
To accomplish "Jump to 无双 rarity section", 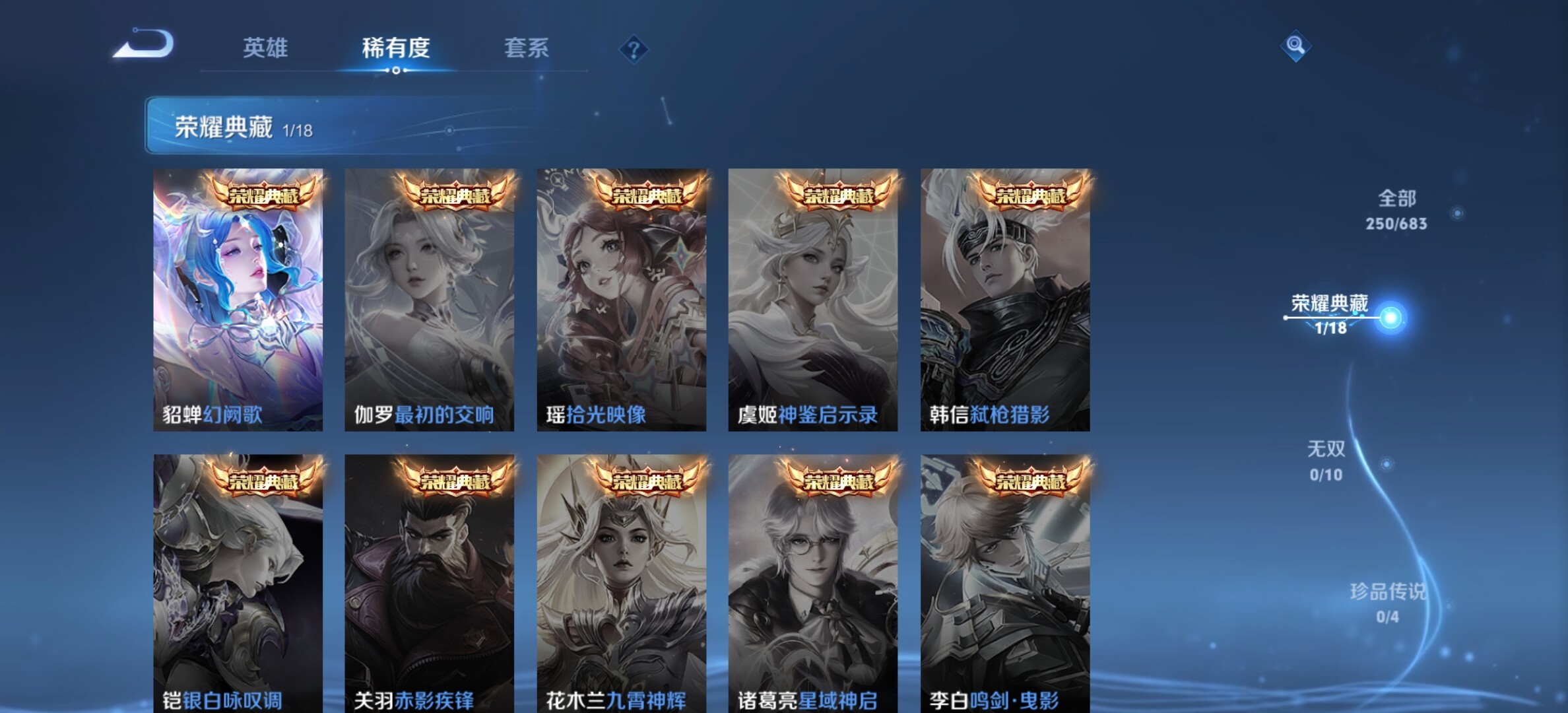I will click(1326, 461).
